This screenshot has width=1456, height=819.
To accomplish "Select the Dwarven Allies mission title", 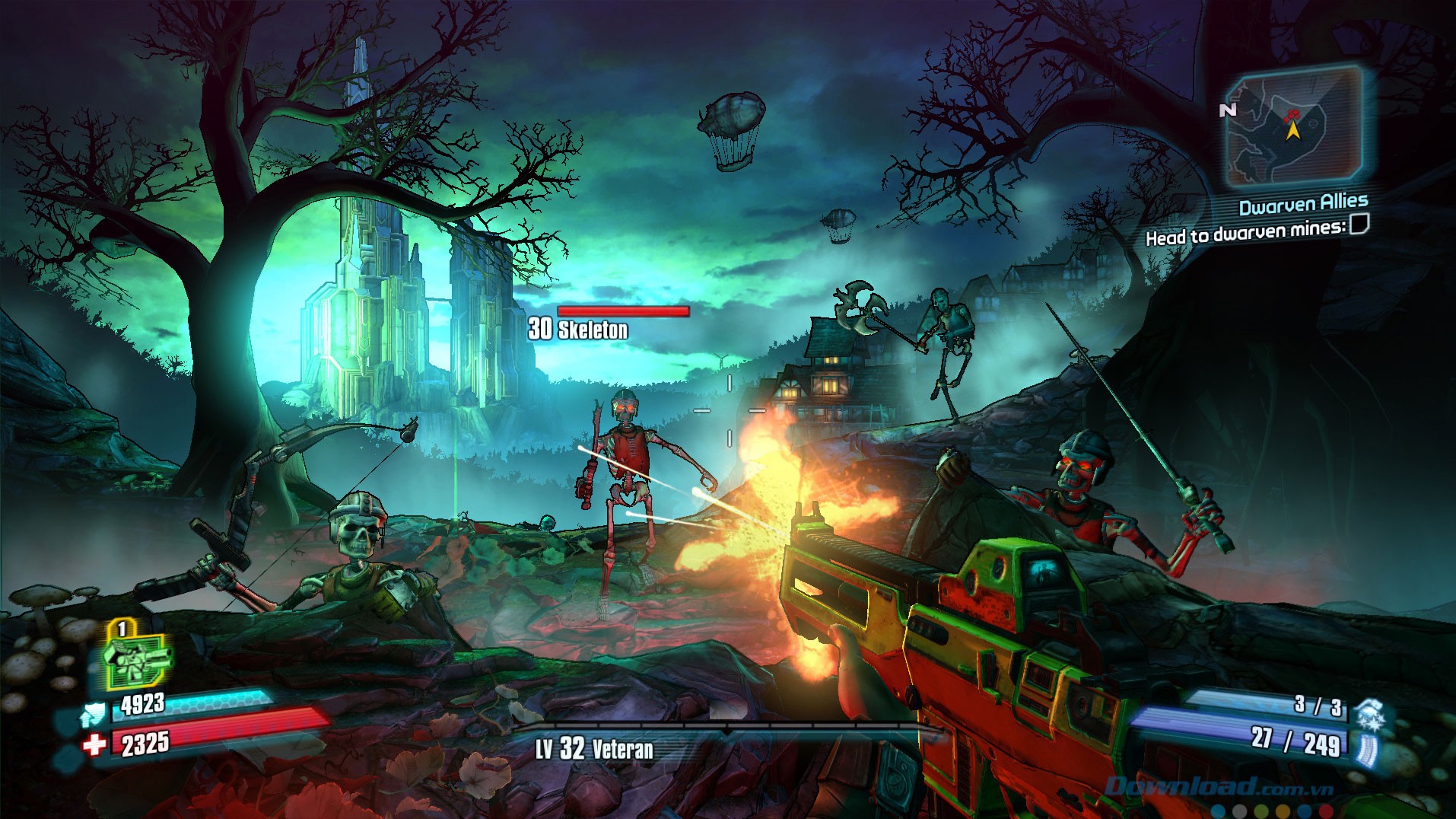I will coord(1304,203).
